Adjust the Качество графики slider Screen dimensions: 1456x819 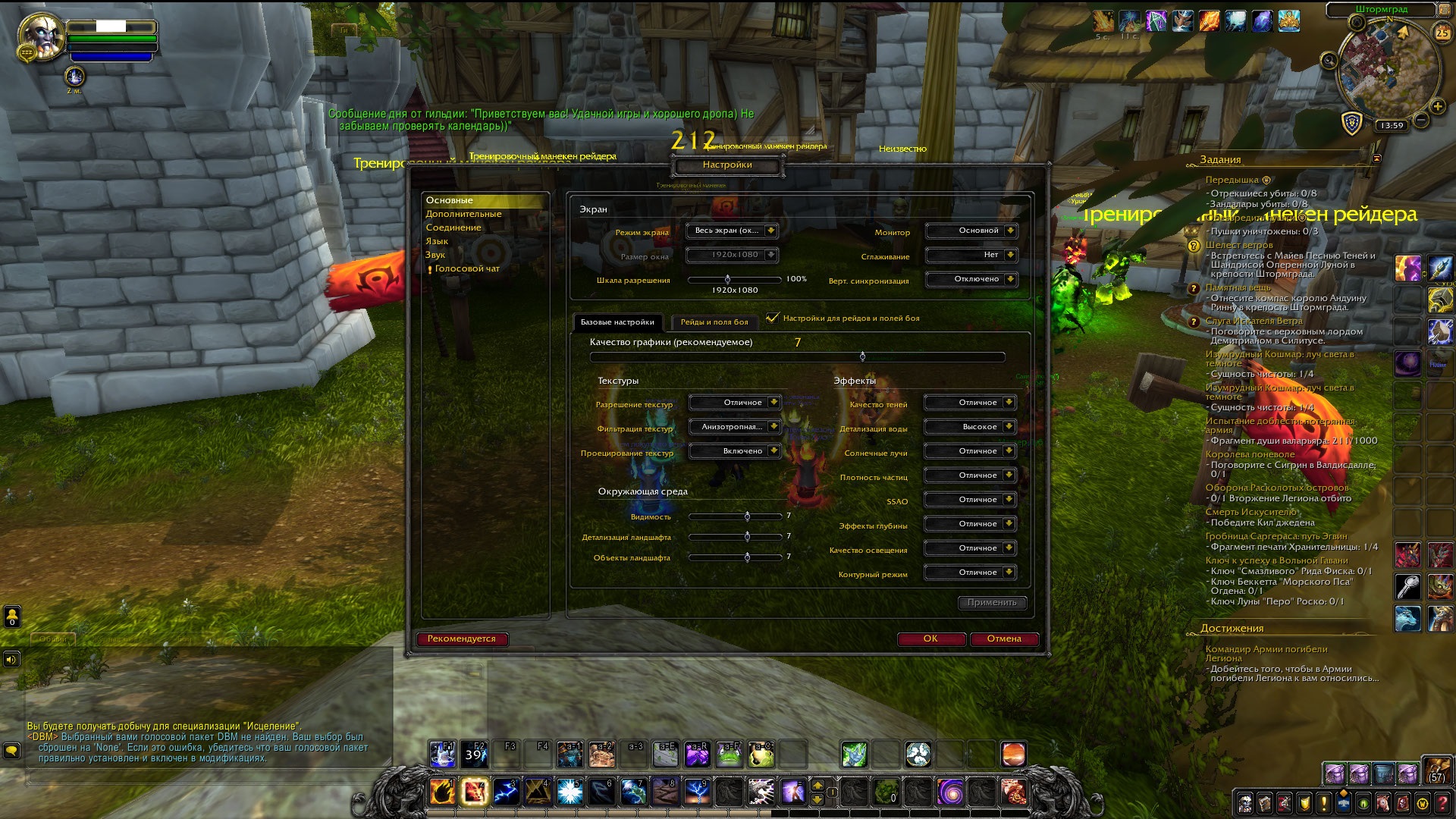pyautogui.click(x=862, y=356)
